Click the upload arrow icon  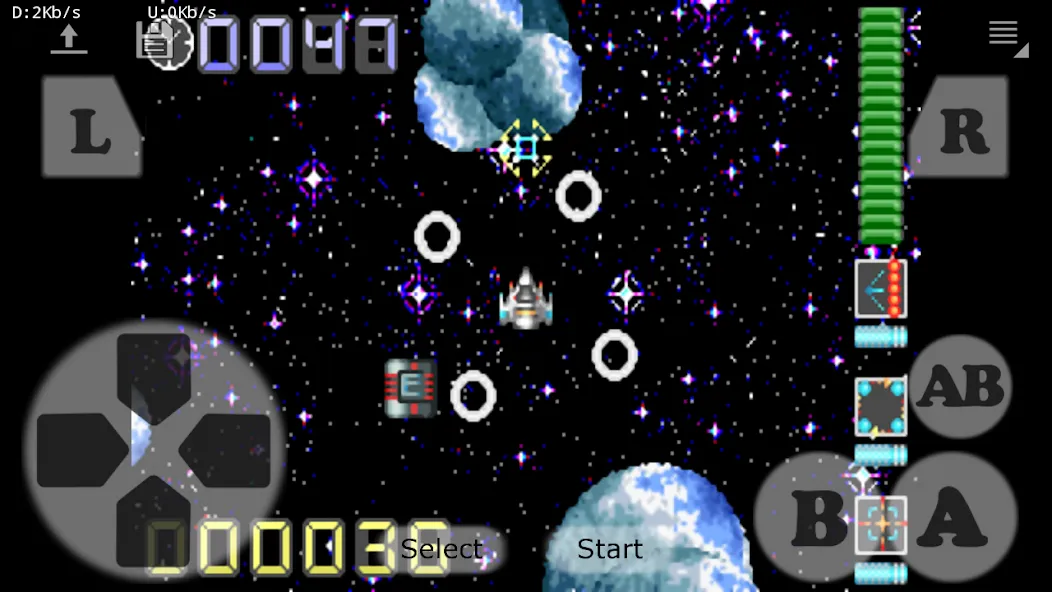click(x=68, y=39)
